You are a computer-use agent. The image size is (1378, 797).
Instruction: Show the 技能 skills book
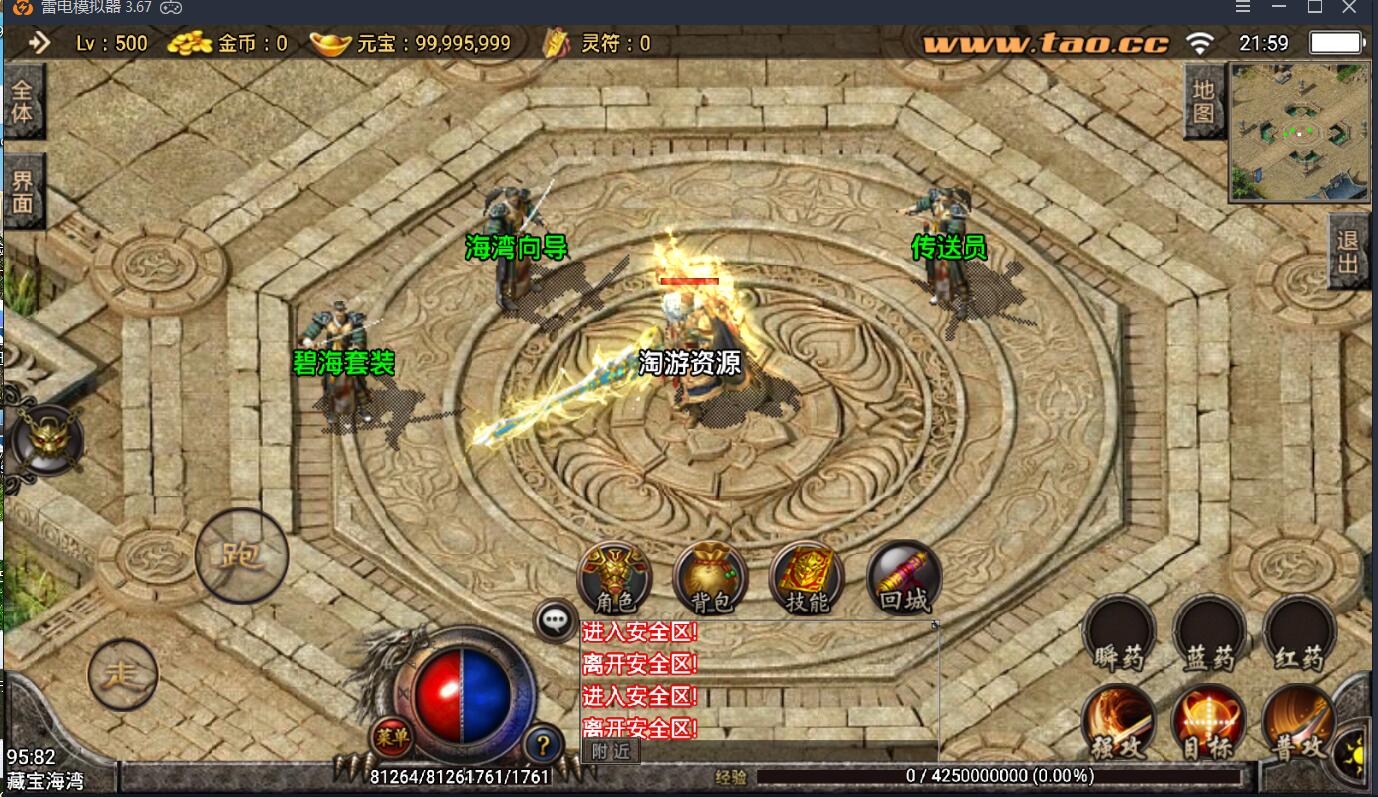(x=807, y=578)
